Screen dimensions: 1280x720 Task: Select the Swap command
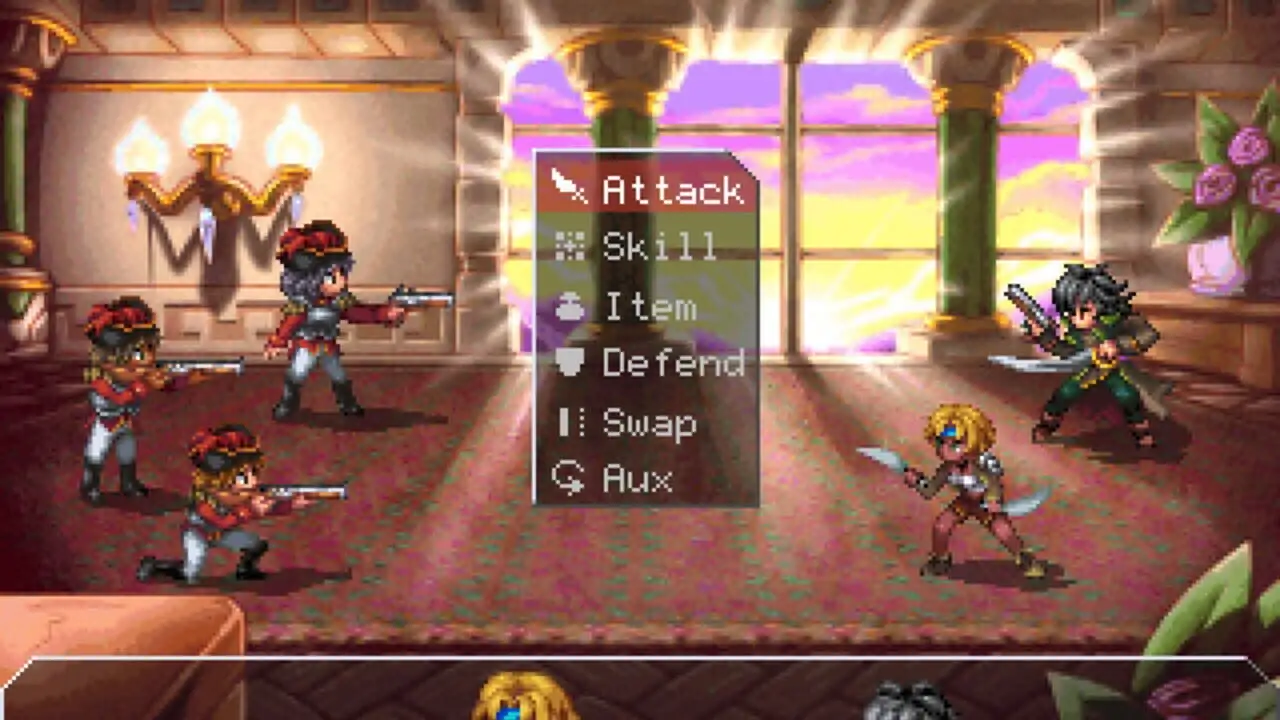647,422
